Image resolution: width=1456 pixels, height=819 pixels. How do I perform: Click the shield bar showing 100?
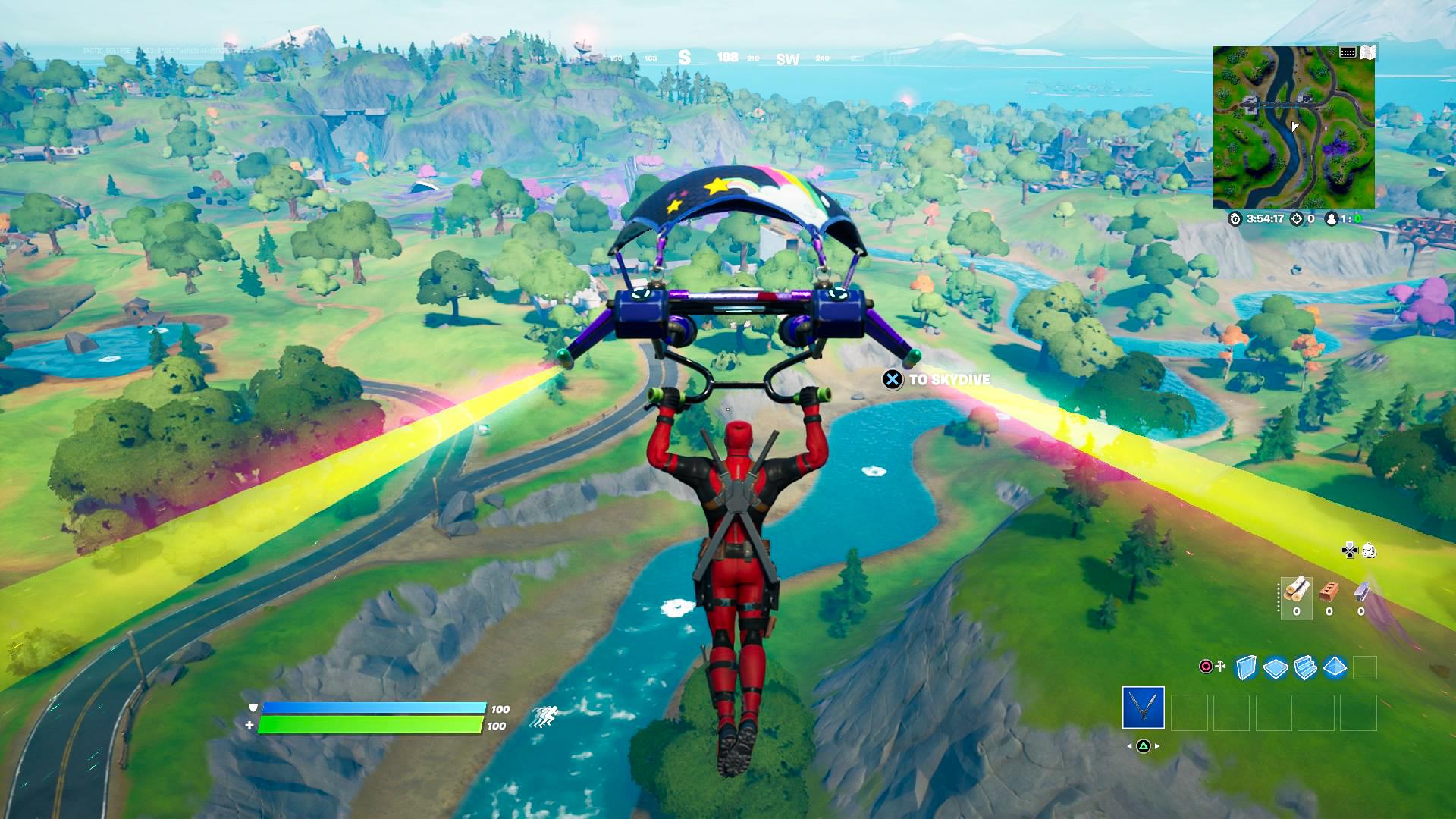pos(372,709)
